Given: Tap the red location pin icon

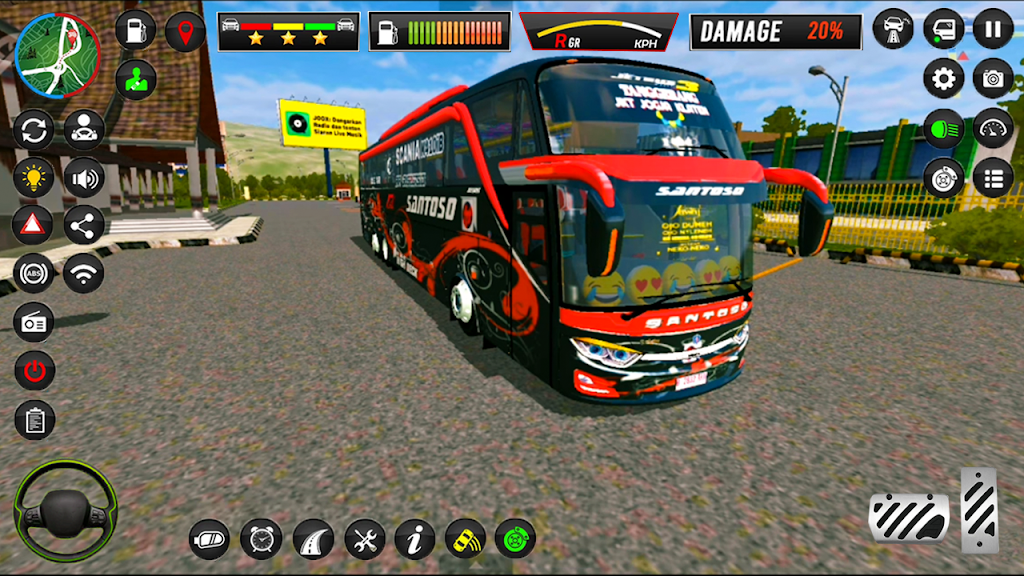Looking at the screenshot, I should click(185, 31).
